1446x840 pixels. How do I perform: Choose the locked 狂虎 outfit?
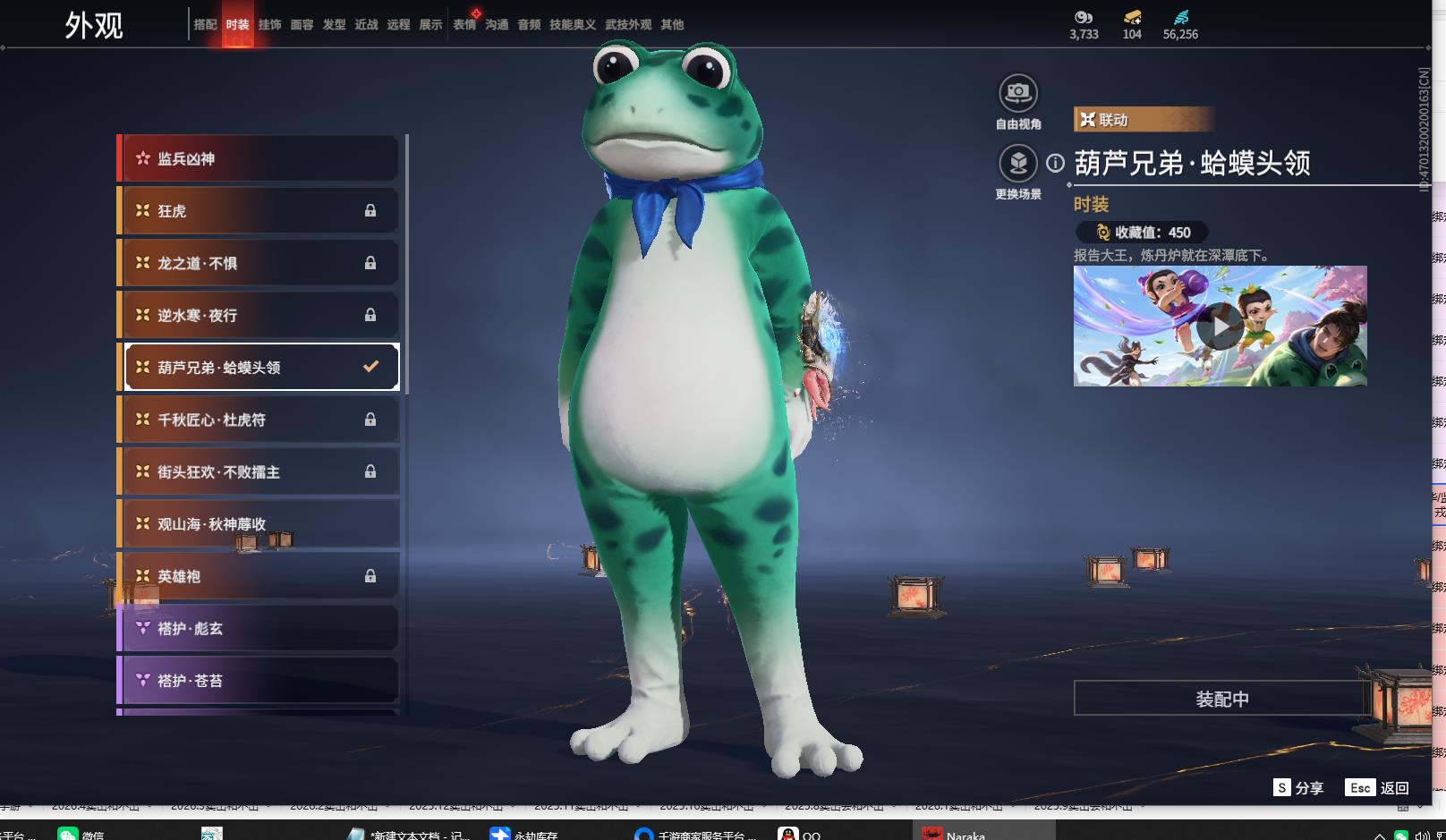(x=258, y=211)
